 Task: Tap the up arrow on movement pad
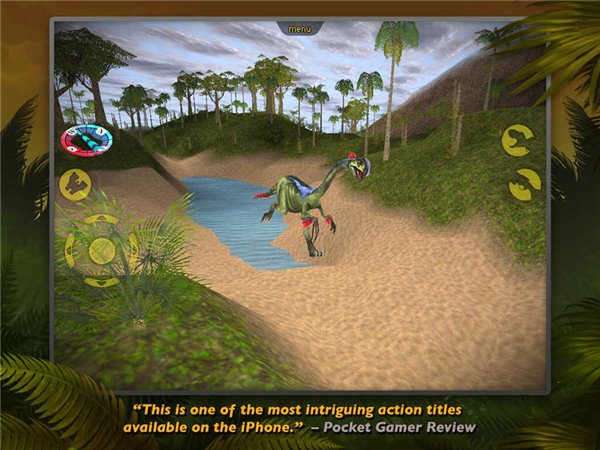[101, 220]
